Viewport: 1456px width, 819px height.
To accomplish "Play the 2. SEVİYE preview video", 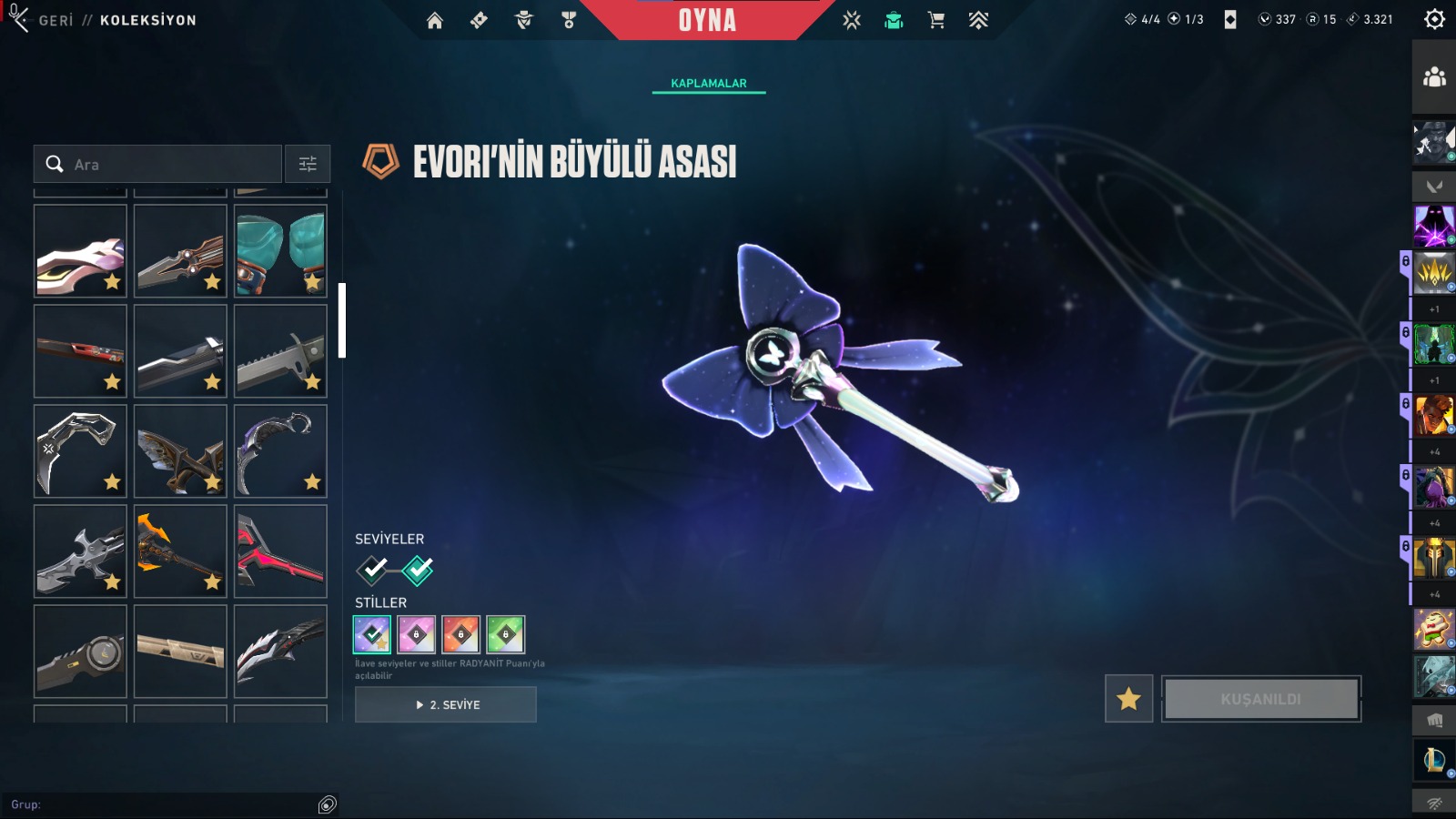I will pyautogui.click(x=446, y=704).
